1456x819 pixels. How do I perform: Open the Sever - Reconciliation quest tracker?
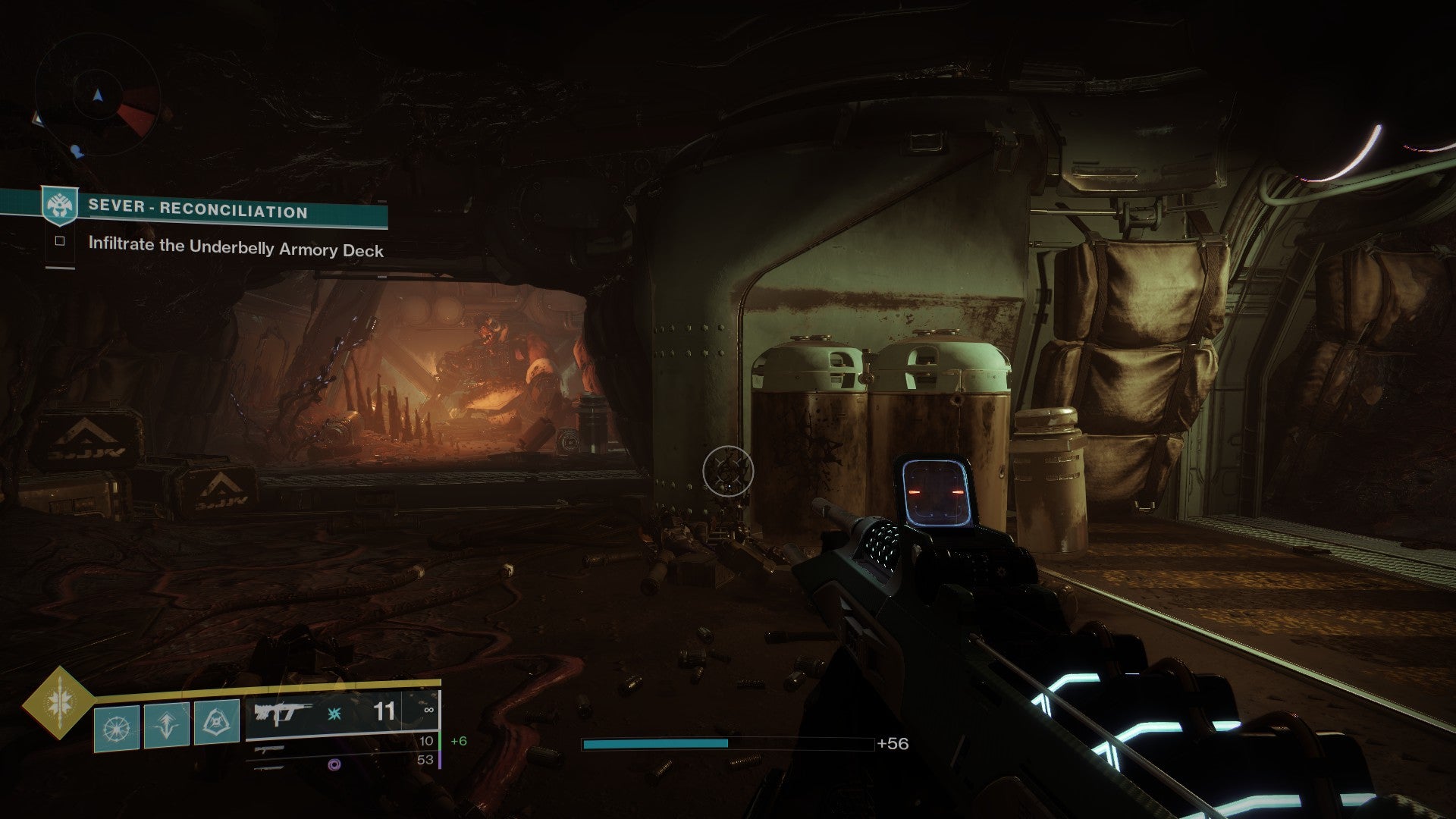click(x=198, y=209)
